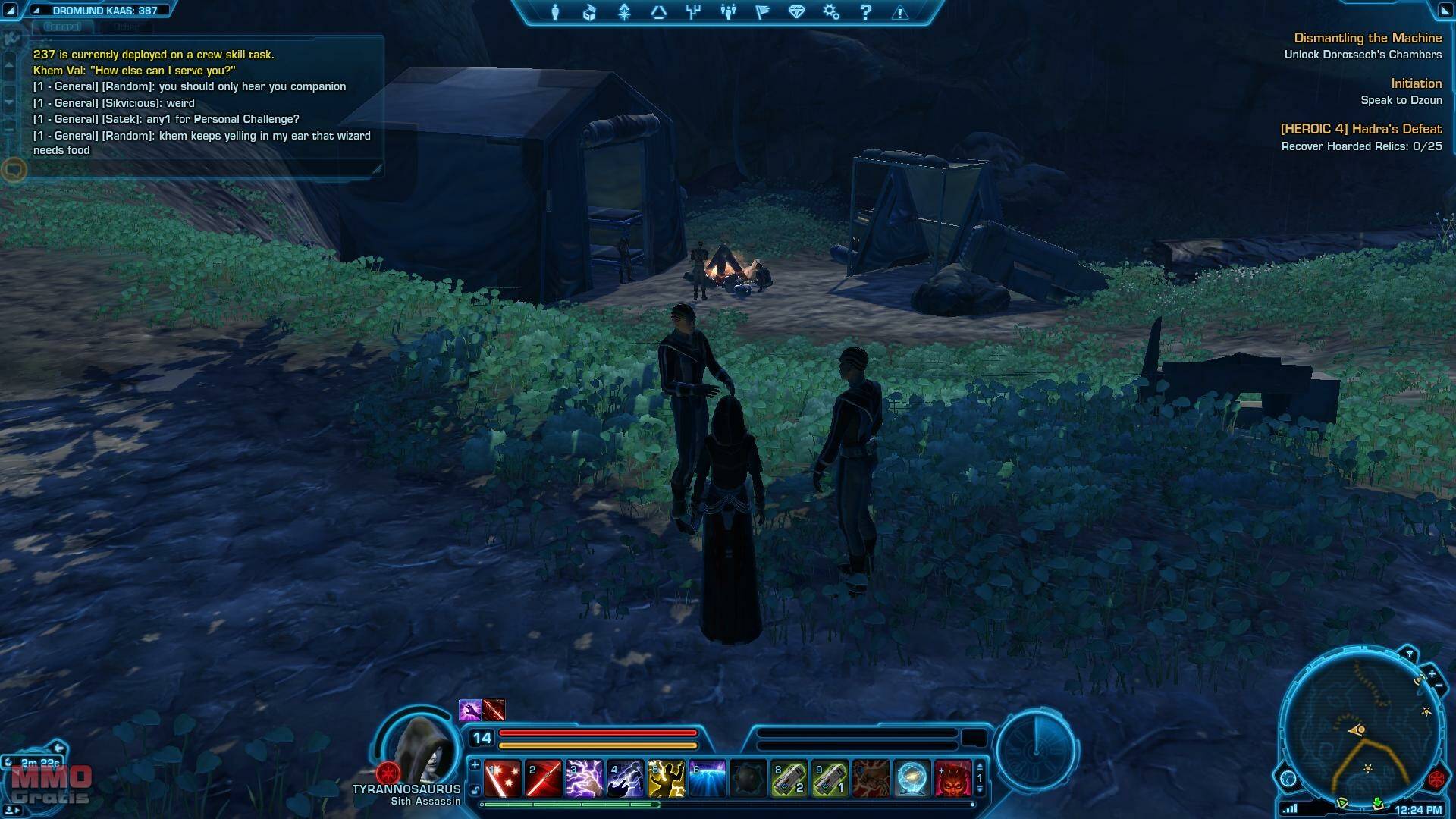Viewport: 1456px width, 819px height.
Task: Switch to the Other chat tab
Action: point(126,27)
